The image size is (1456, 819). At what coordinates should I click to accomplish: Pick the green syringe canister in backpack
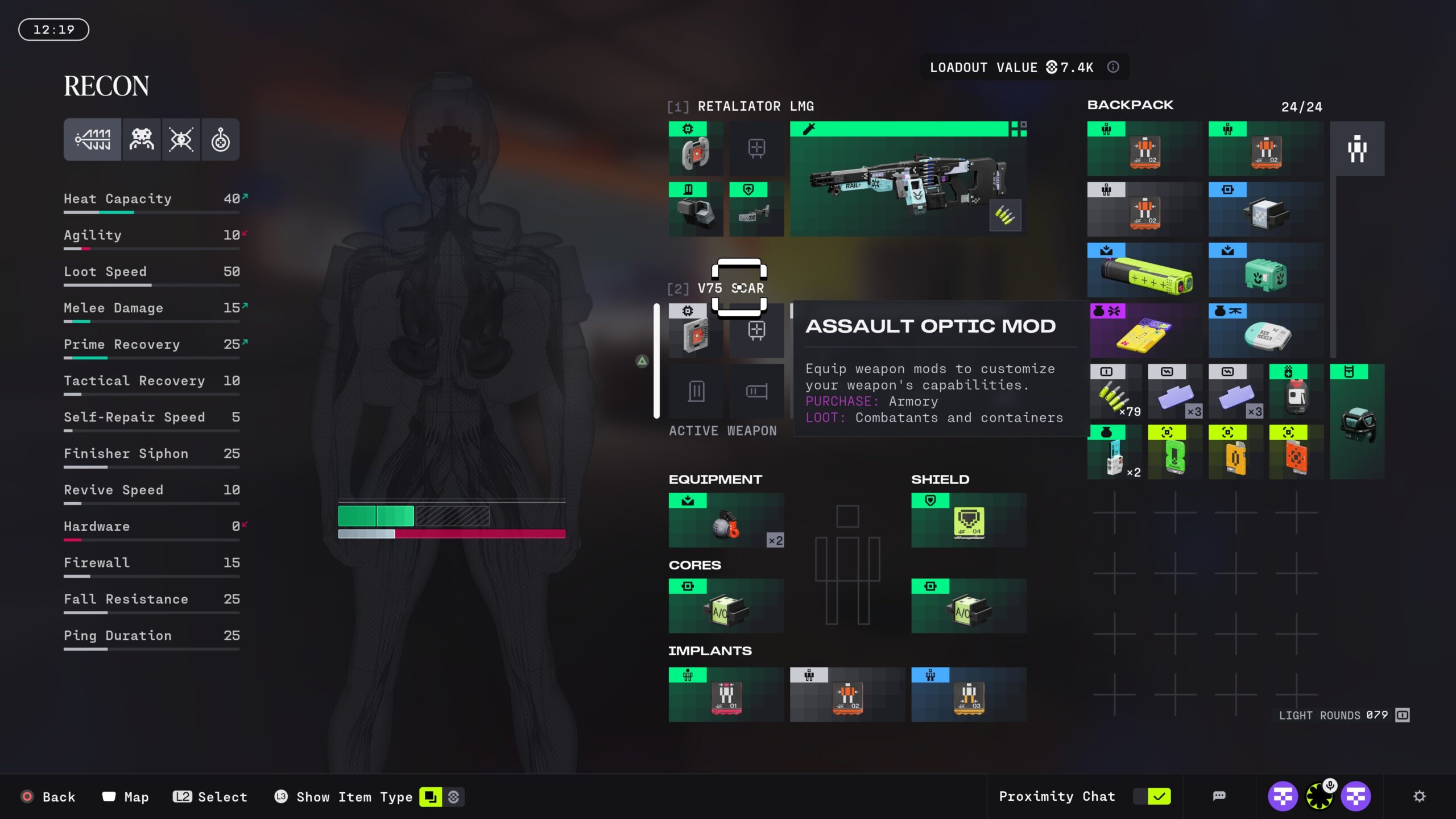pos(1145,270)
